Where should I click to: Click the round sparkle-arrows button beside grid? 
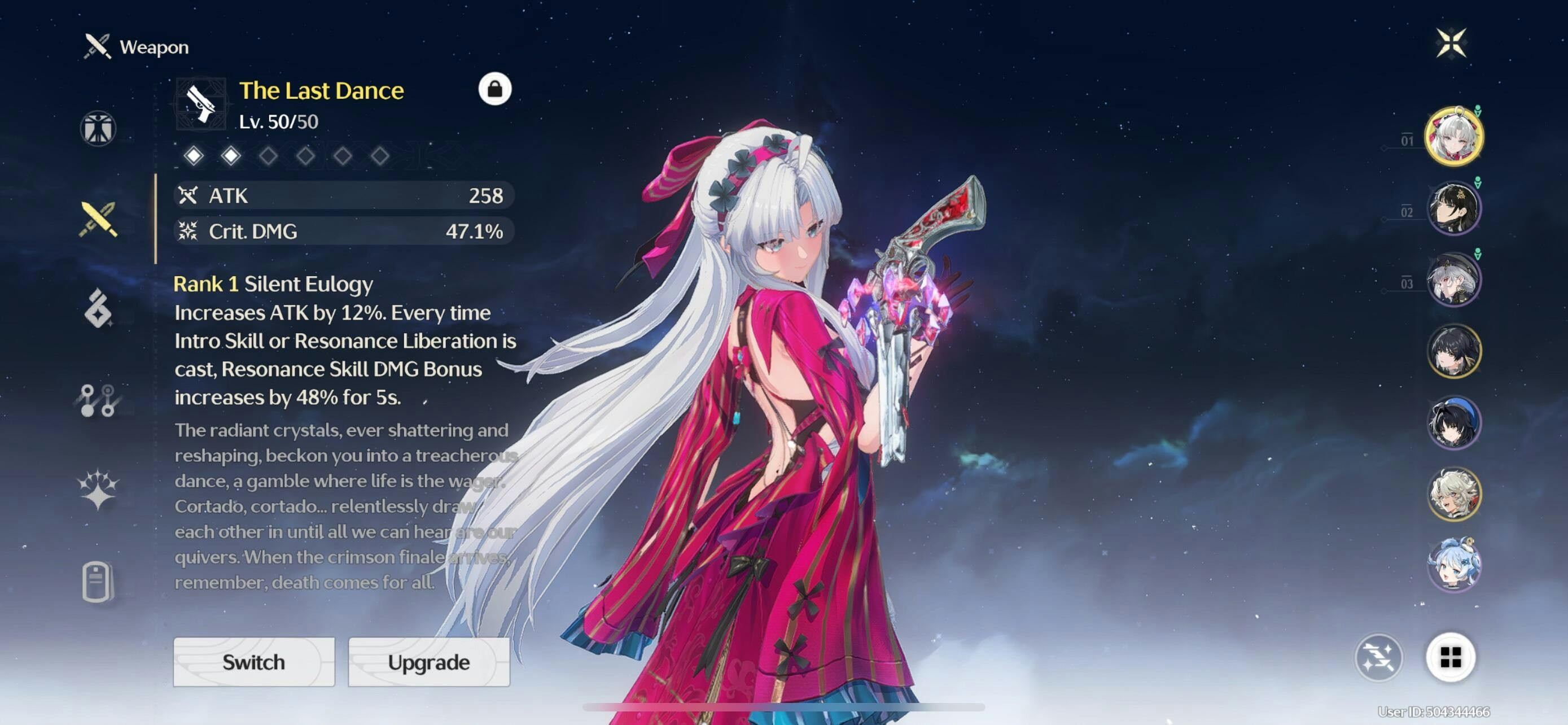[x=1379, y=657]
